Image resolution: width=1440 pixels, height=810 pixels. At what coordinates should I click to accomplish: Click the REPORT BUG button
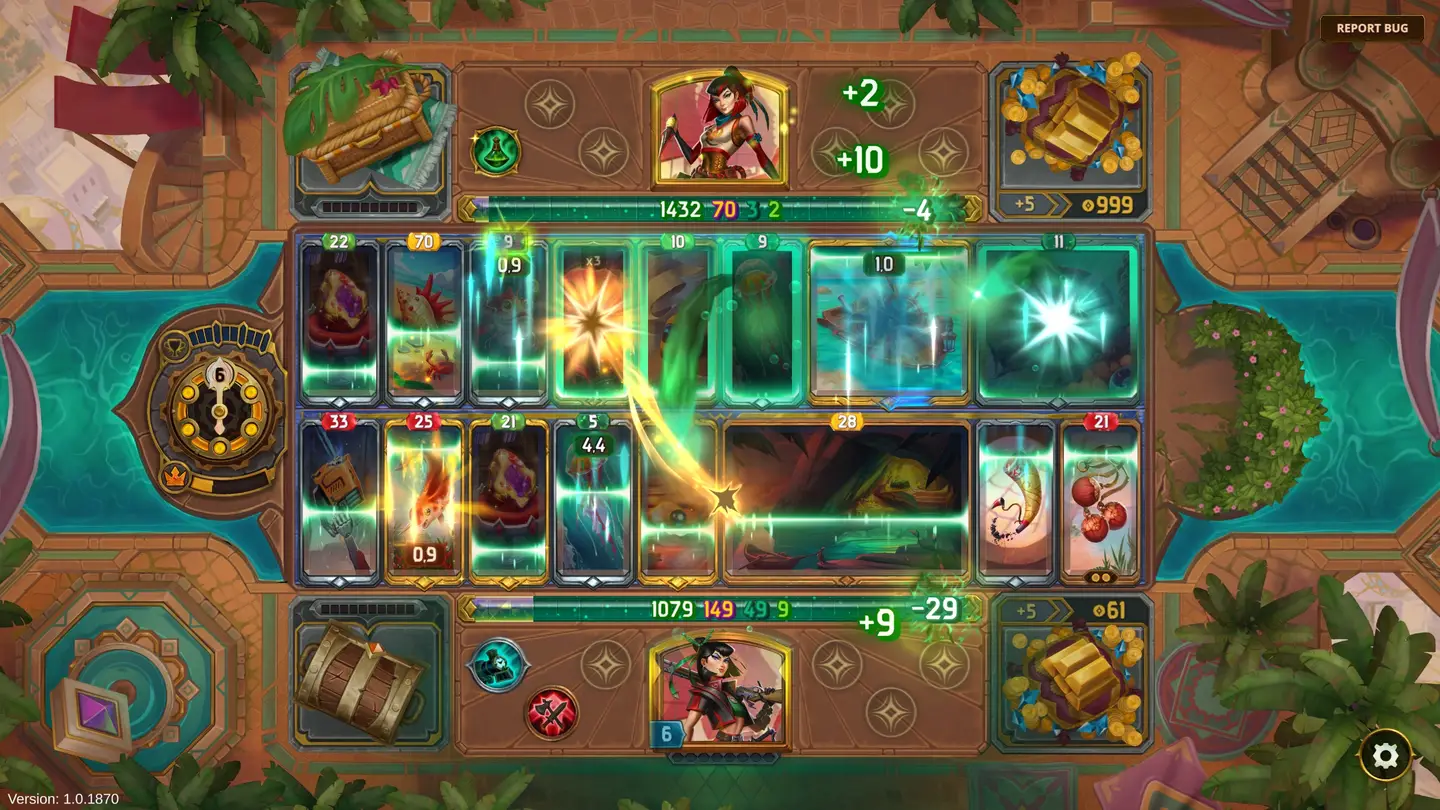click(x=1372, y=28)
